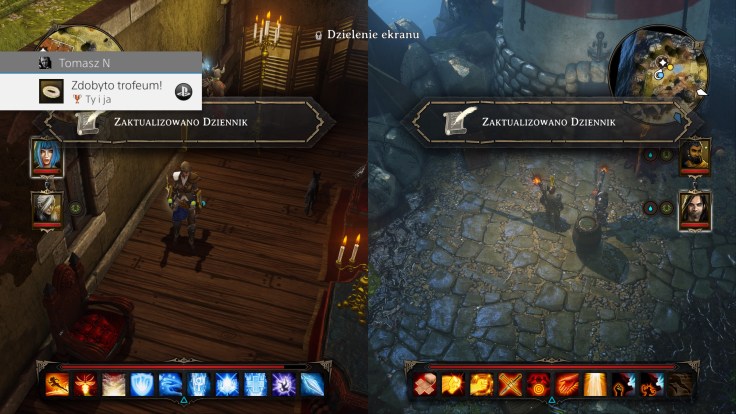
Task: Open the PlayStation trophy notification 'Zdobyto trofeum!'
Action: (x=101, y=90)
